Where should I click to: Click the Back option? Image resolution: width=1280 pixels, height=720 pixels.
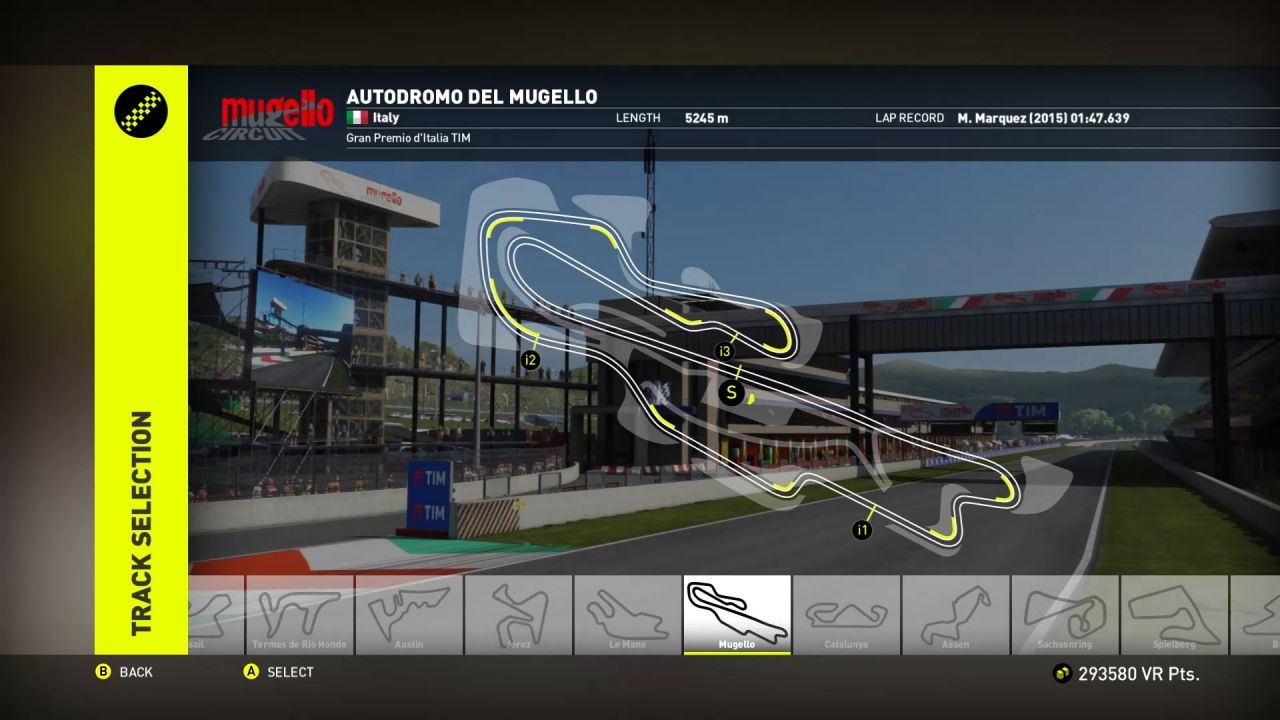pos(125,672)
